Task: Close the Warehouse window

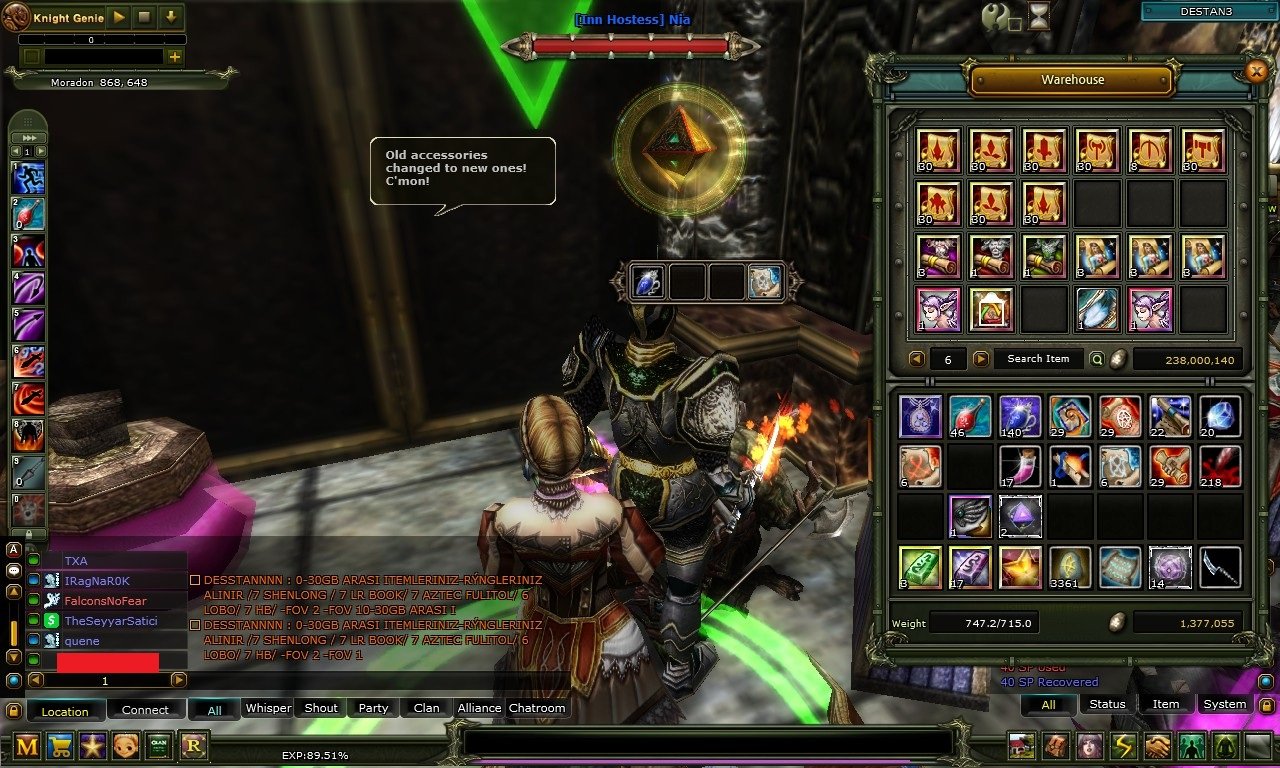Action: point(1257,71)
